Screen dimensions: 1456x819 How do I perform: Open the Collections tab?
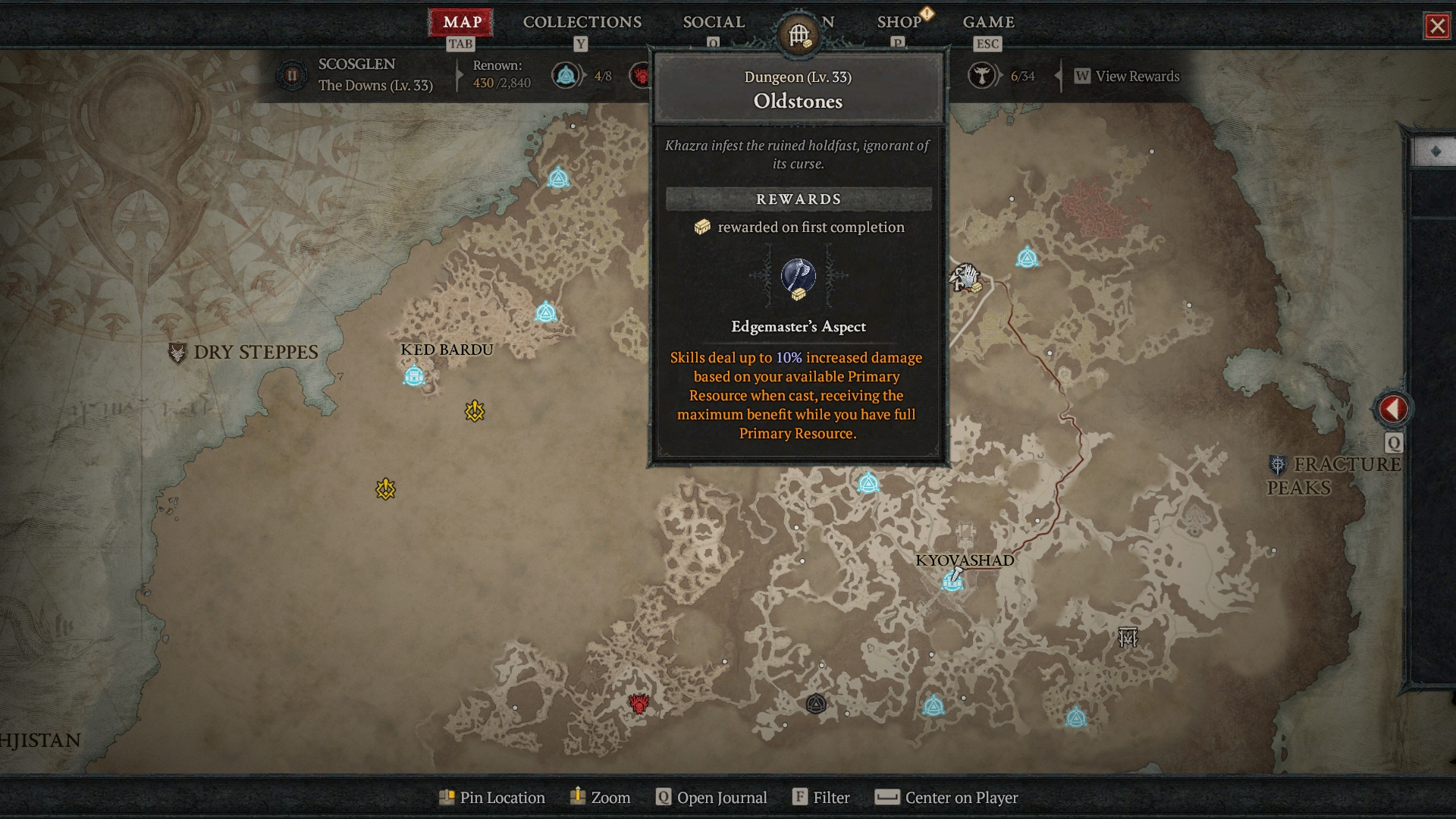point(582,22)
